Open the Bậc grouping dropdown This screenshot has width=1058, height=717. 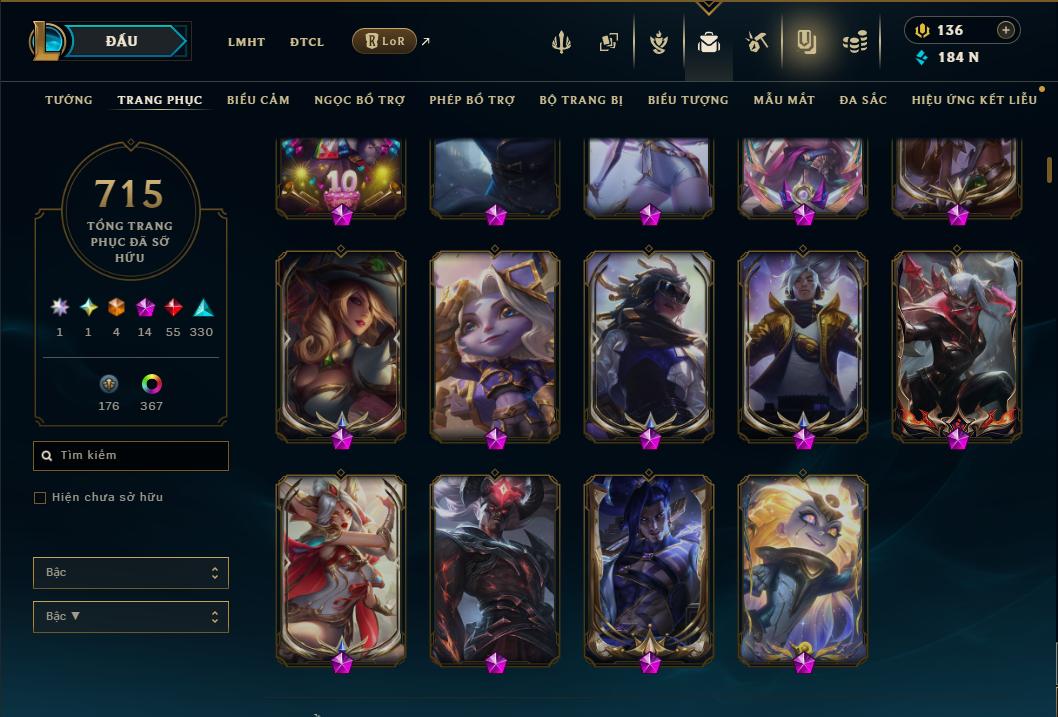[x=131, y=573]
